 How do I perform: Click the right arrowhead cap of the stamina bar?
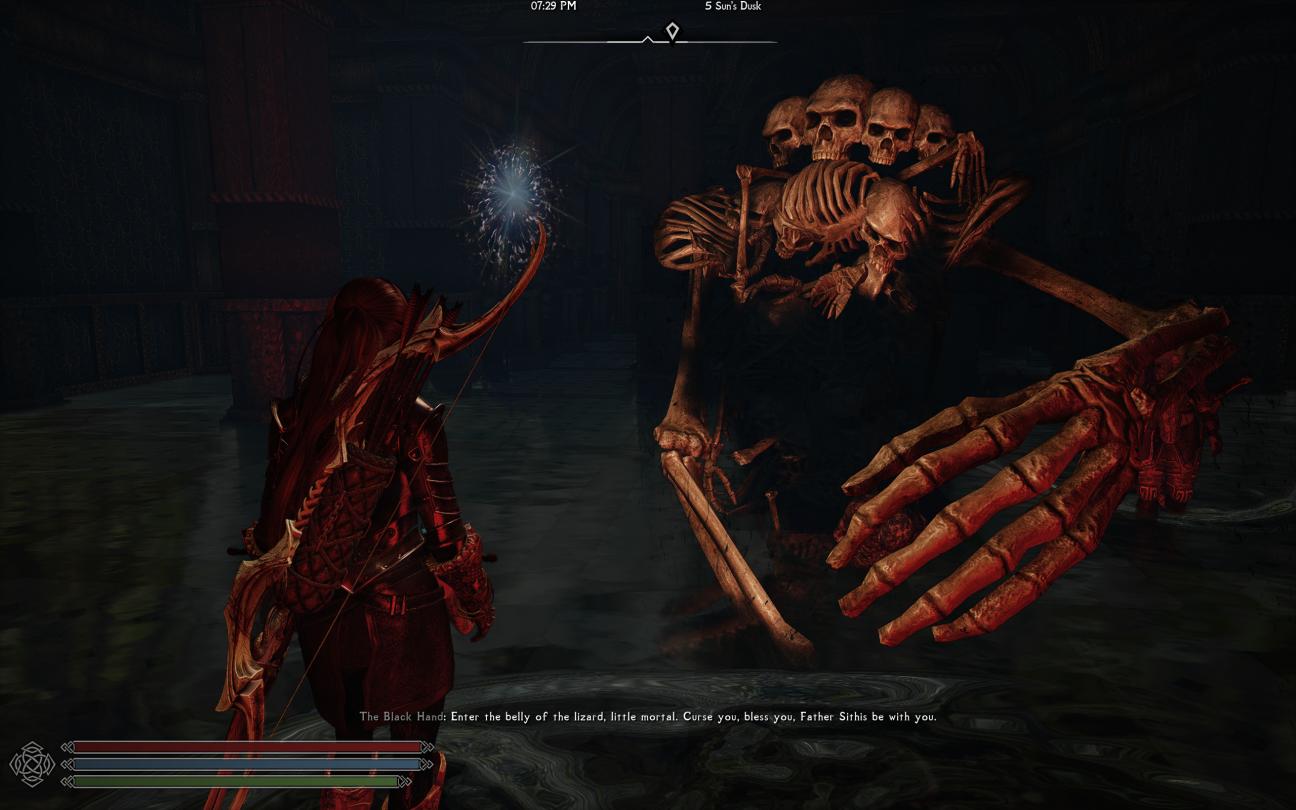(x=404, y=781)
